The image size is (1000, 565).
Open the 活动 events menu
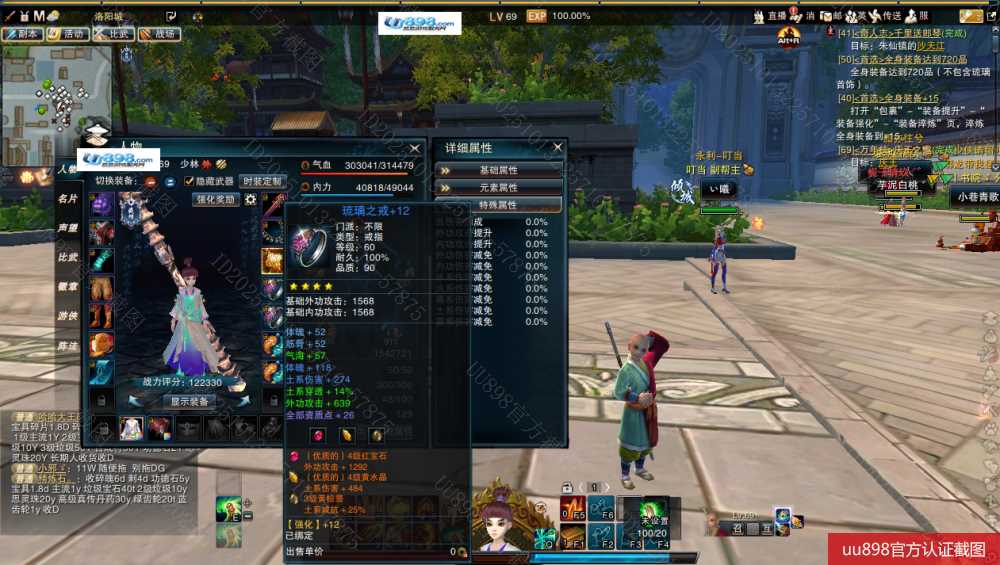click(x=67, y=33)
